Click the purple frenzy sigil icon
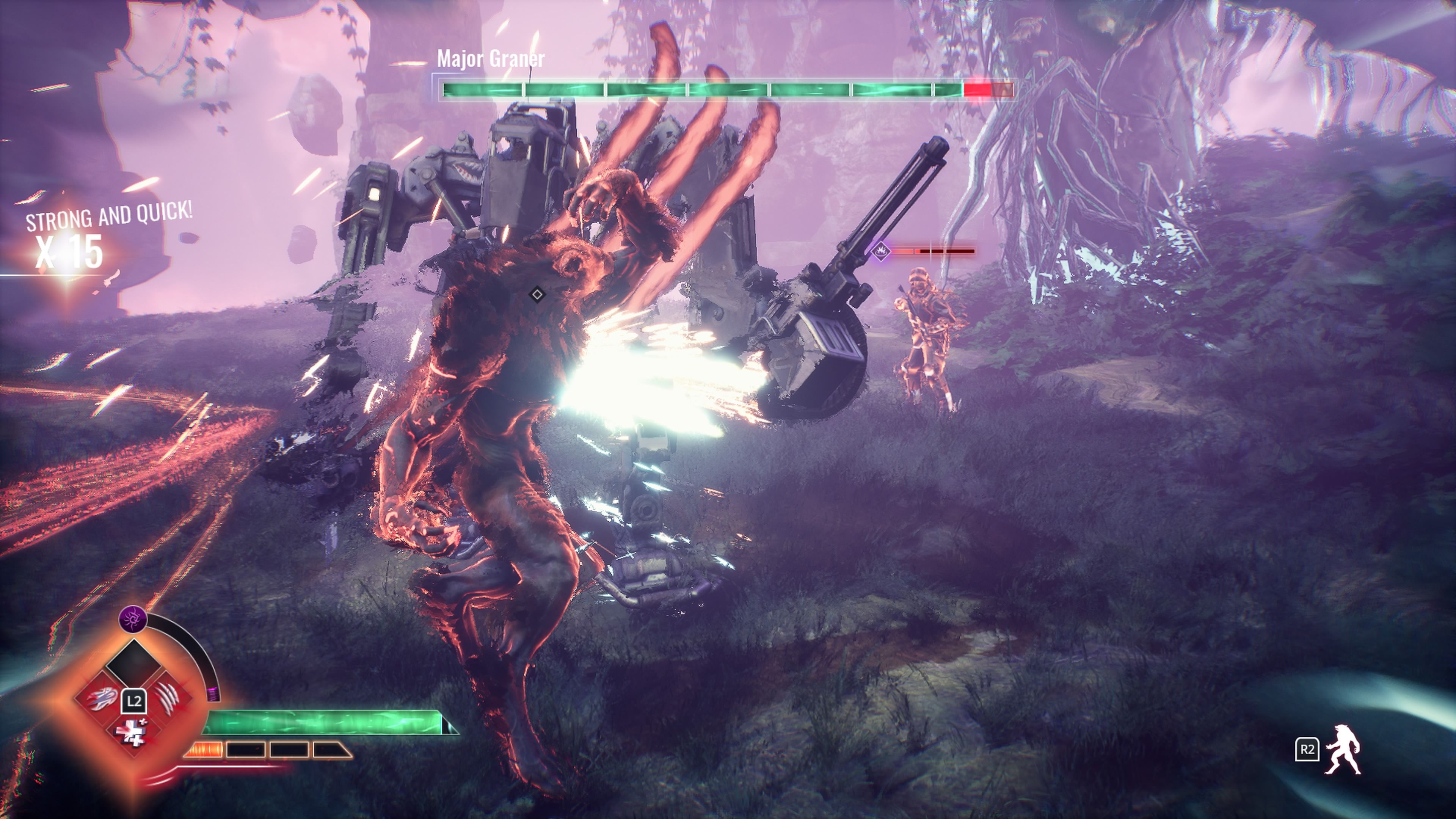1456x819 pixels. pyautogui.click(x=133, y=620)
